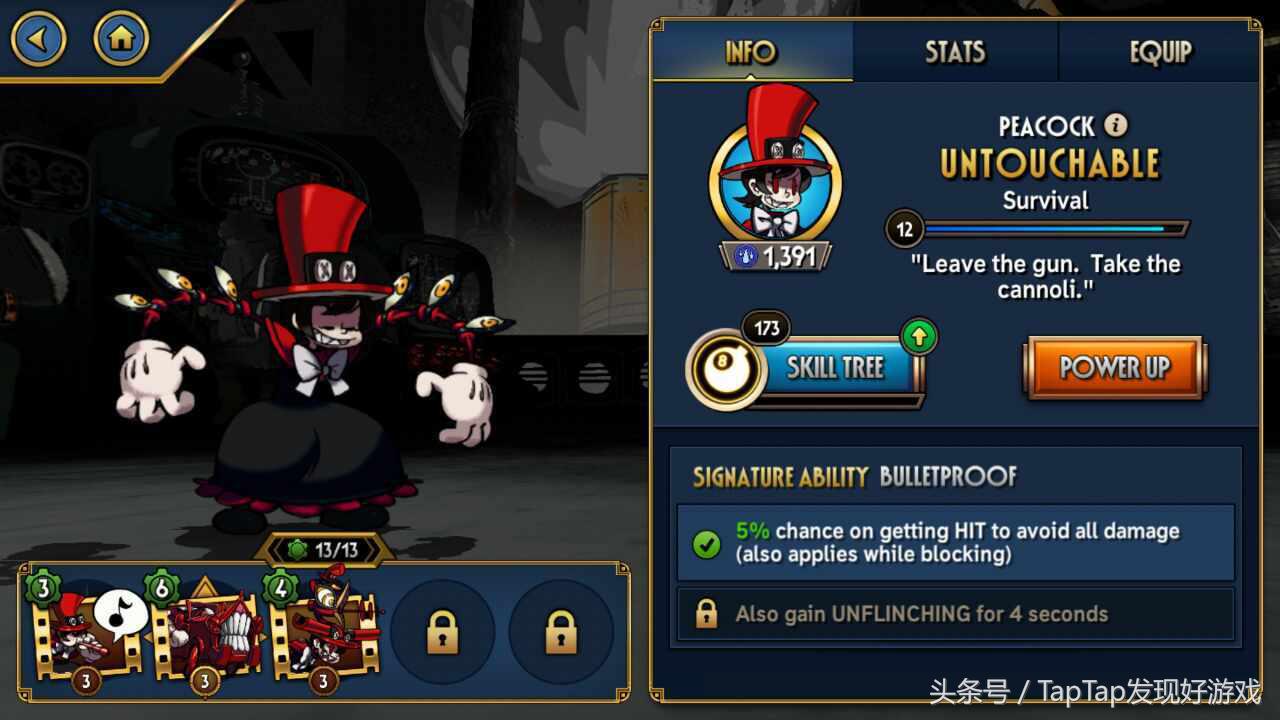
Task: Tap the locked UNFLINCHING ability row
Action: click(x=955, y=614)
